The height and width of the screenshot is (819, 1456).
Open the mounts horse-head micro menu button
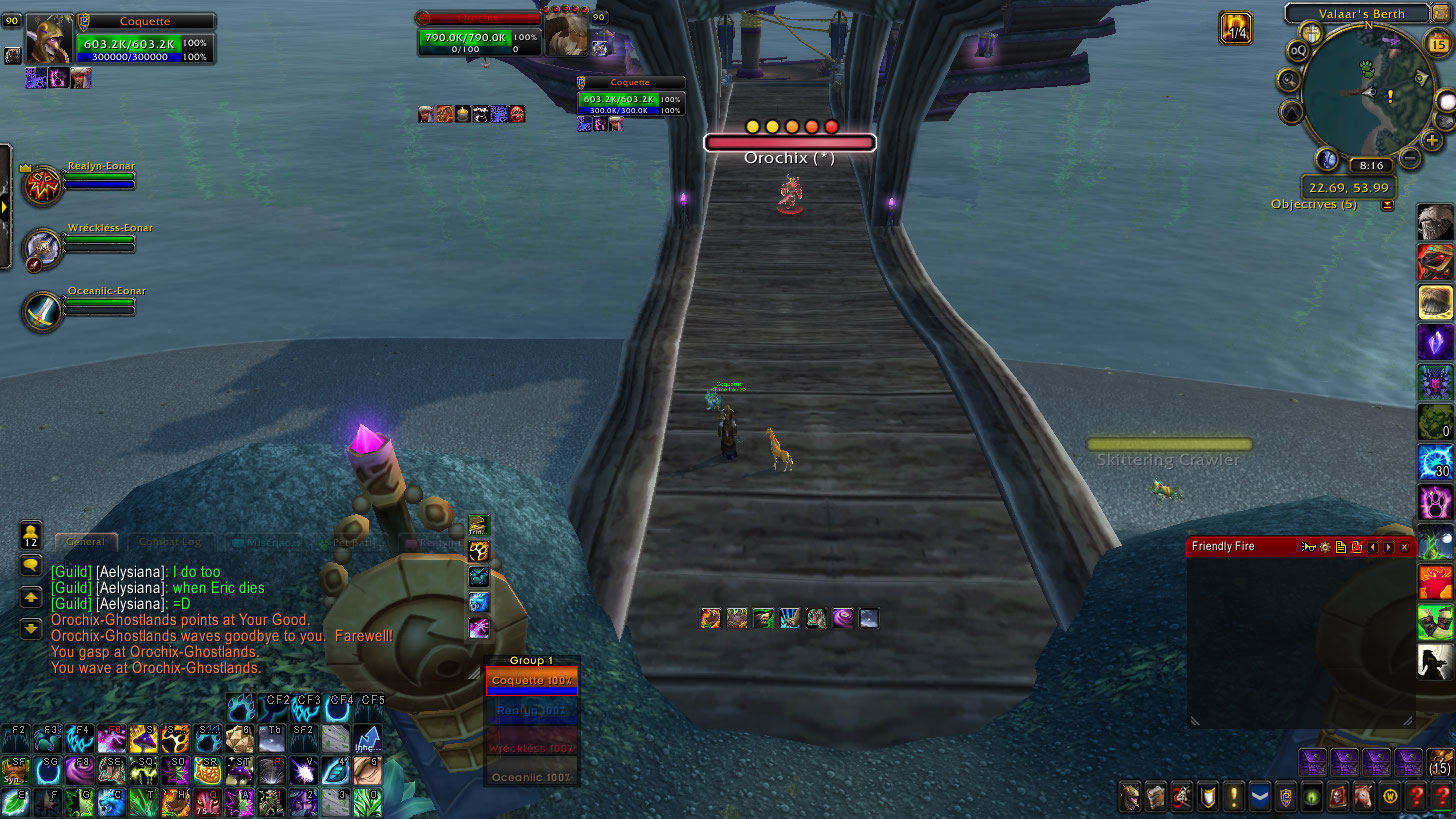point(1364,797)
